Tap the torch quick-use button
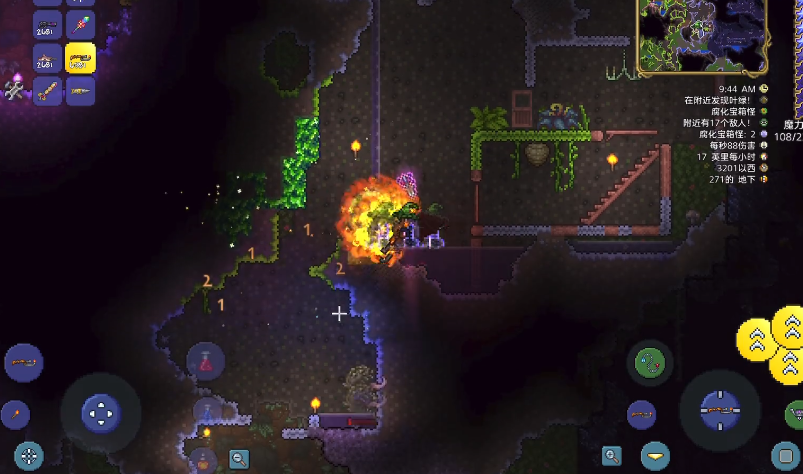803x474 pixels. click(17, 411)
